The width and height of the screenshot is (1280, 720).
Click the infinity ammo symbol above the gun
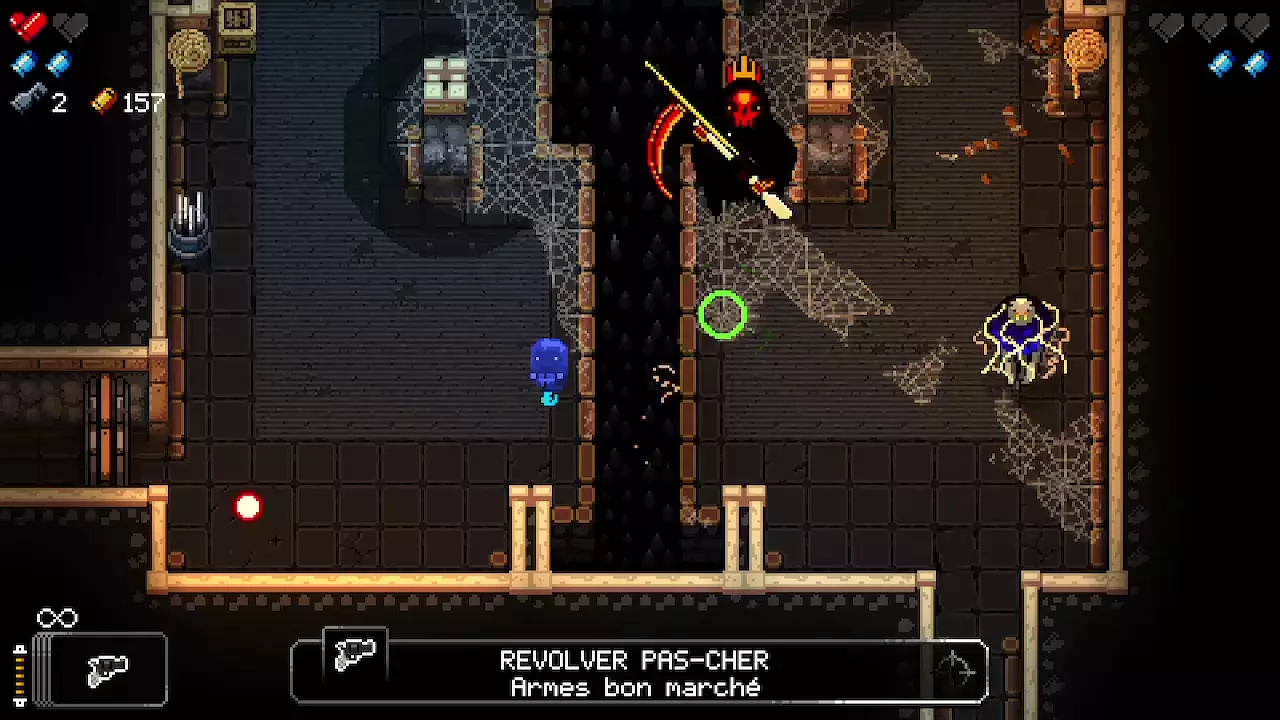click(56, 618)
